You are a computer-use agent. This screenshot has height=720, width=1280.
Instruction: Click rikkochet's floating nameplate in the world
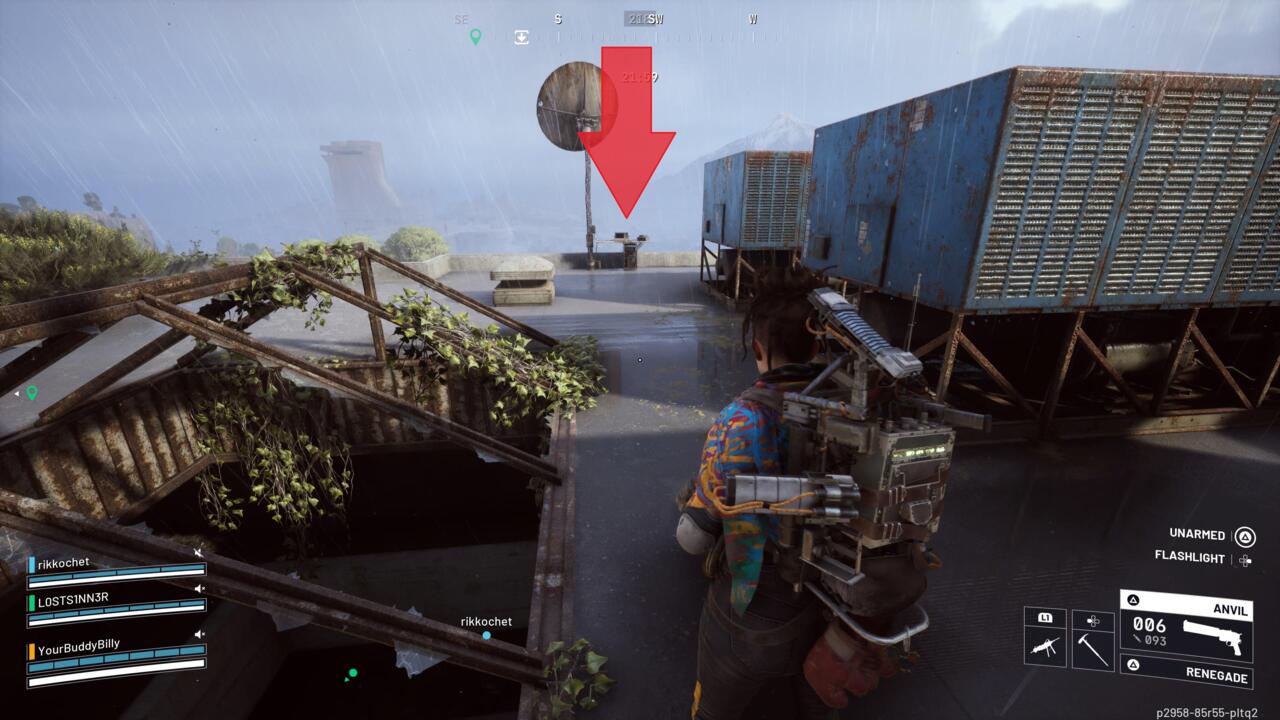[x=485, y=621]
